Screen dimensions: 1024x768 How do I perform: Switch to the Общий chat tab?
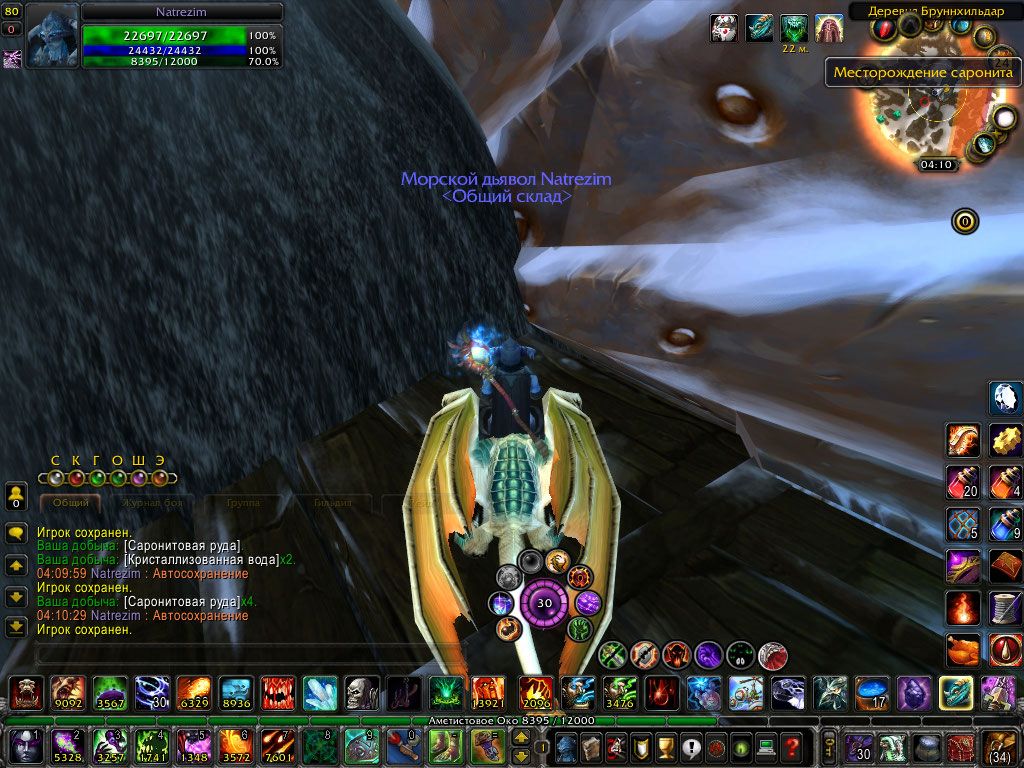70,503
